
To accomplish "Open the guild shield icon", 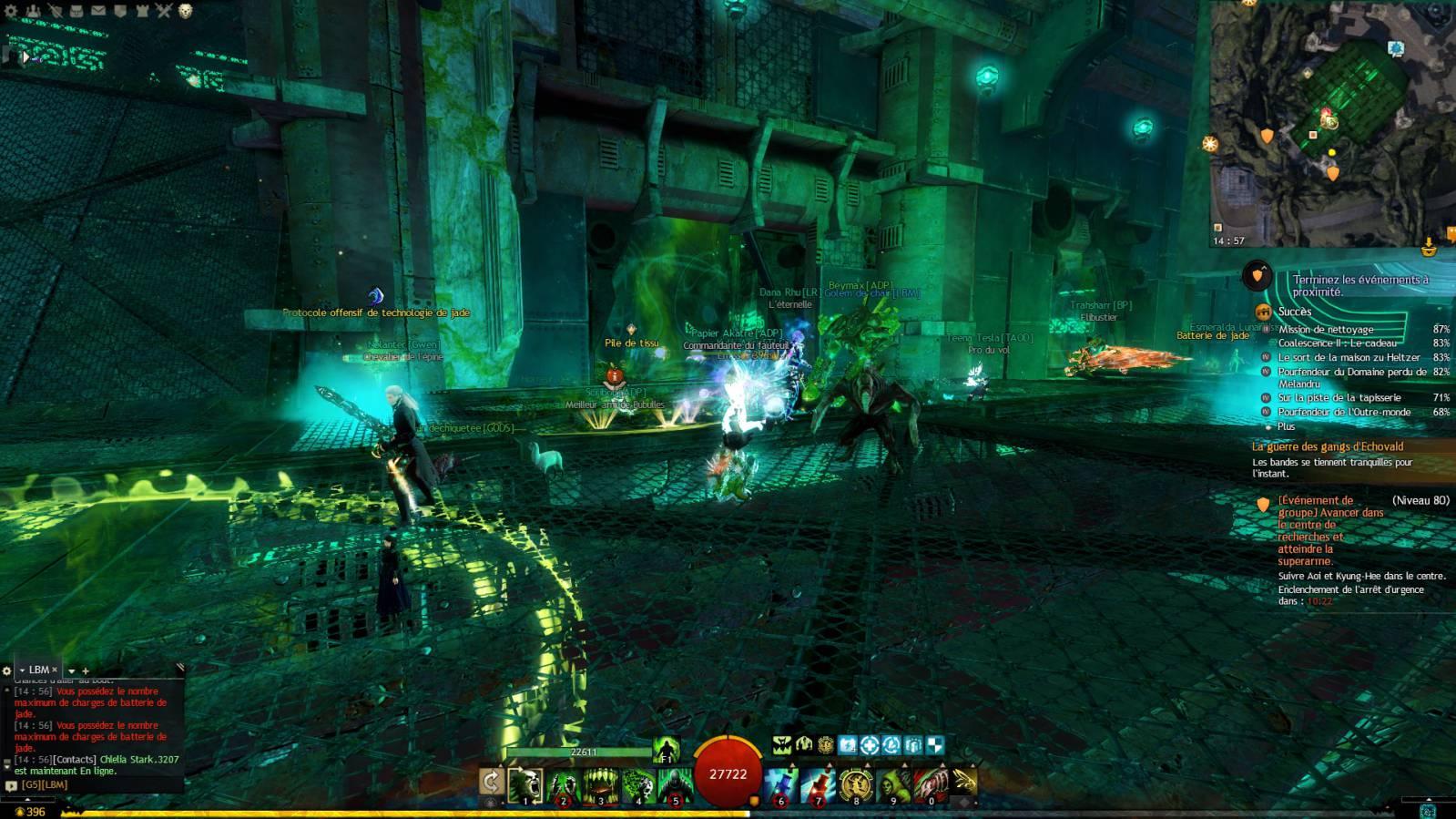I will coord(120,11).
